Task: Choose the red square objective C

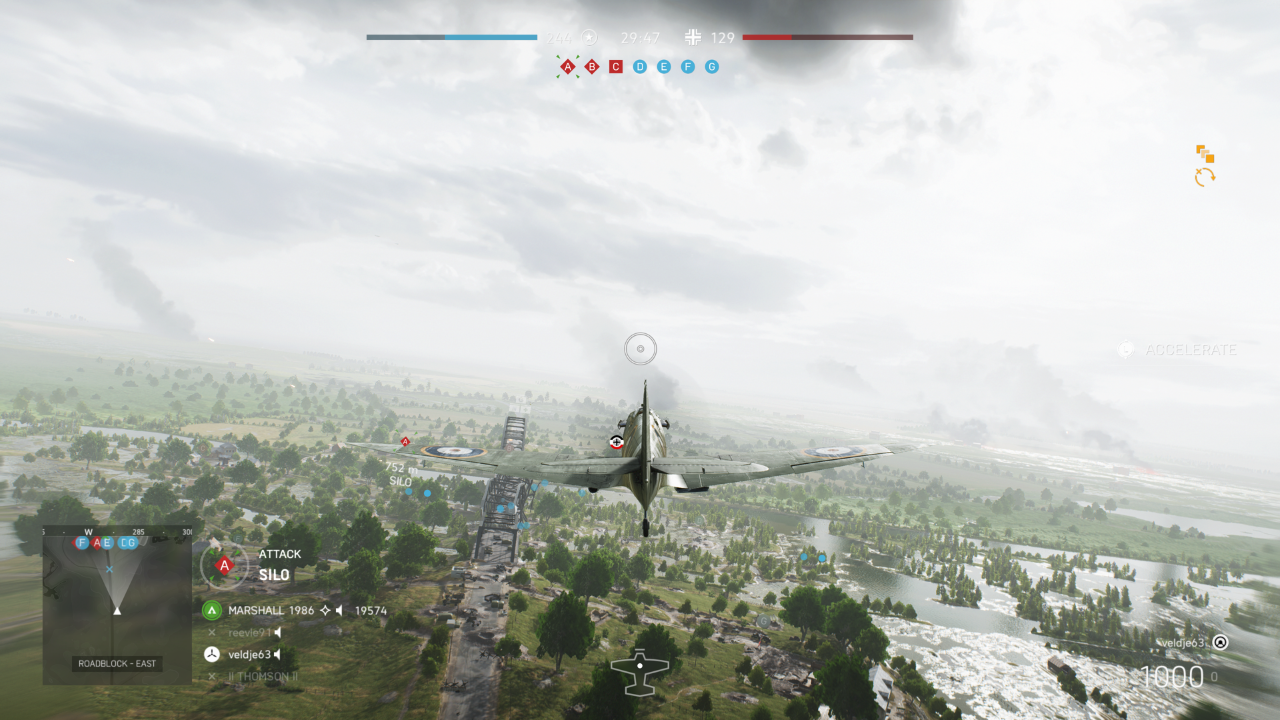Action: (616, 67)
